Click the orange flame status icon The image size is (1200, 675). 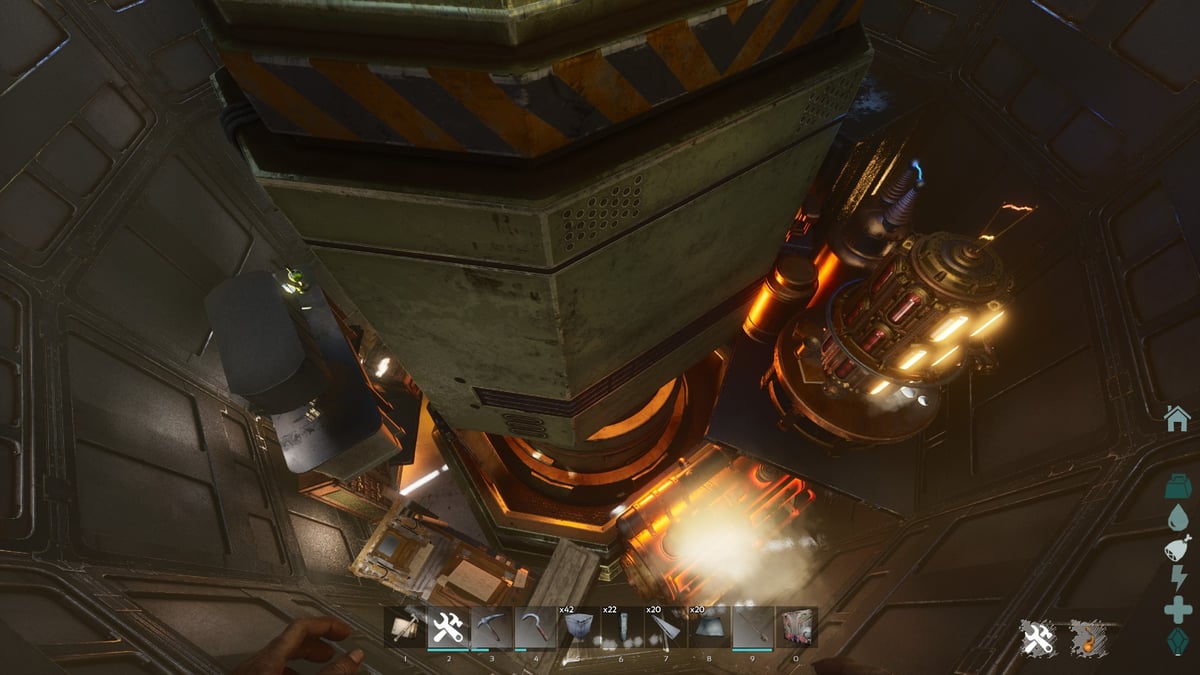(x=1087, y=638)
